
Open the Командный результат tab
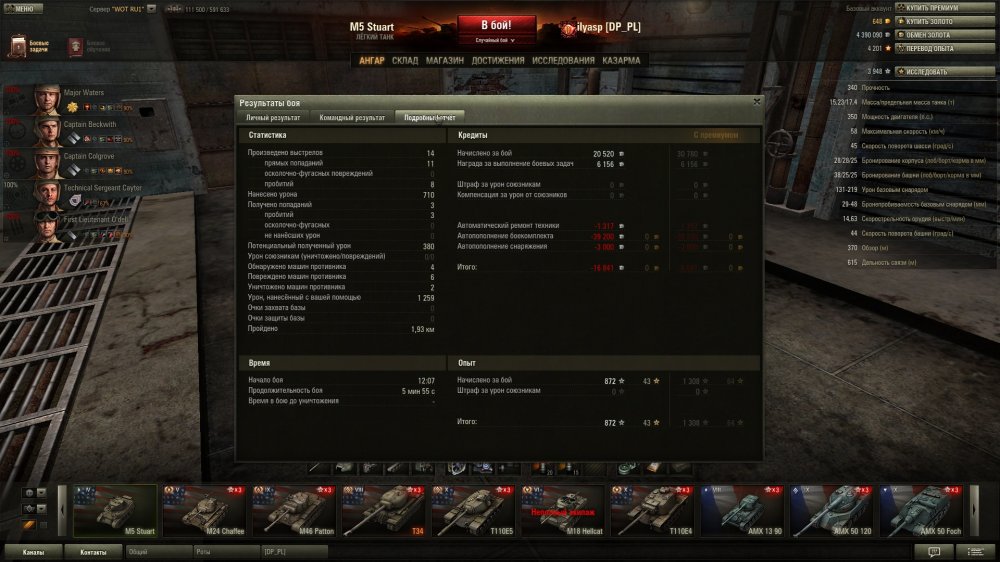point(352,118)
